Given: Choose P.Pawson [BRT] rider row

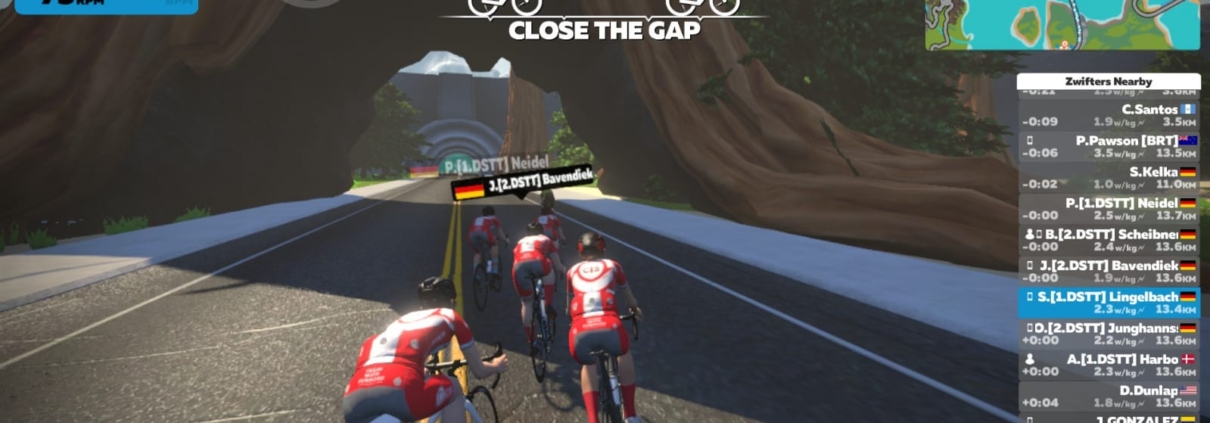Looking at the screenshot, I should (x=1109, y=146).
